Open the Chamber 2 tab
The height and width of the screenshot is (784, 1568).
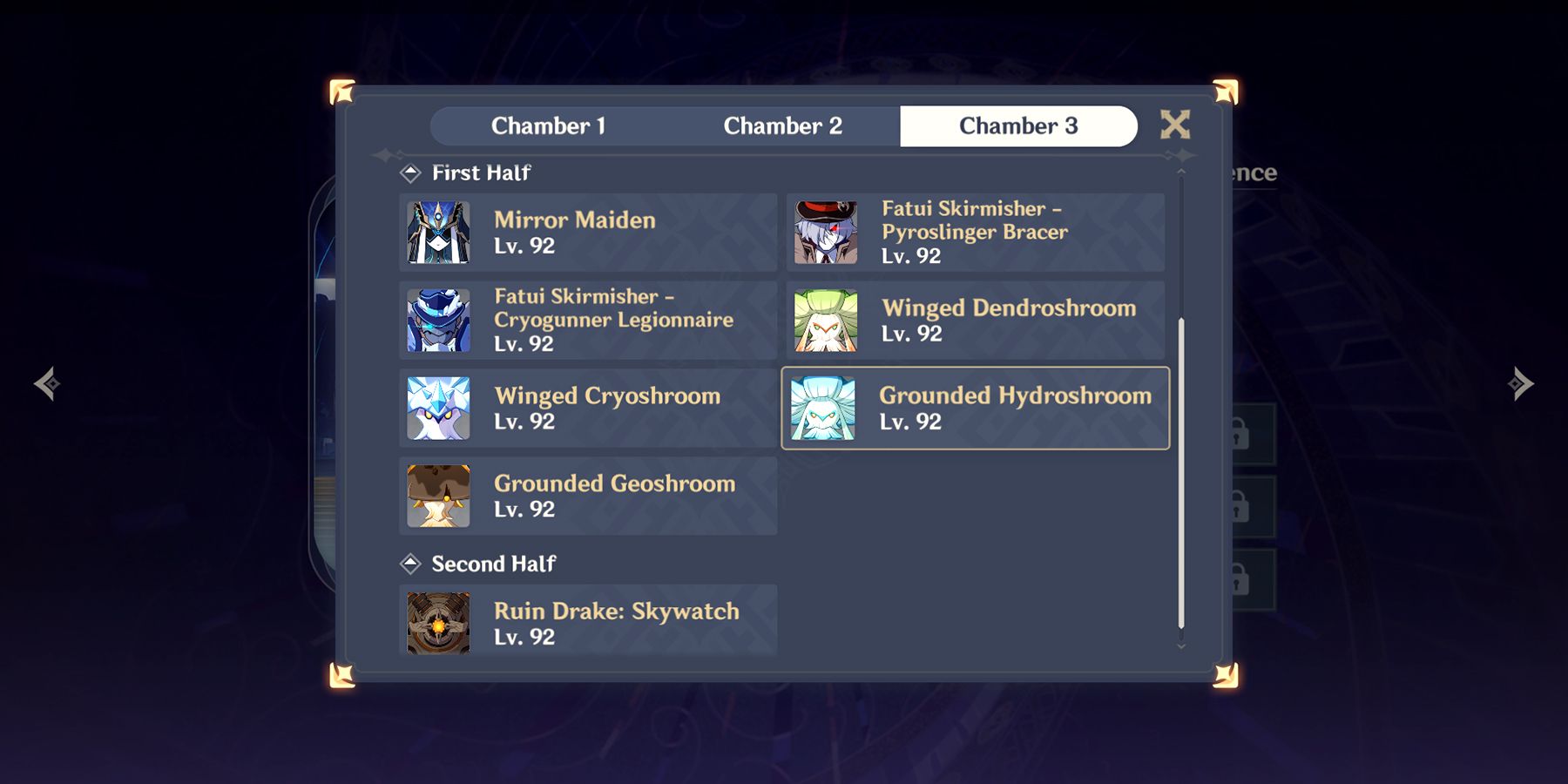[782, 125]
